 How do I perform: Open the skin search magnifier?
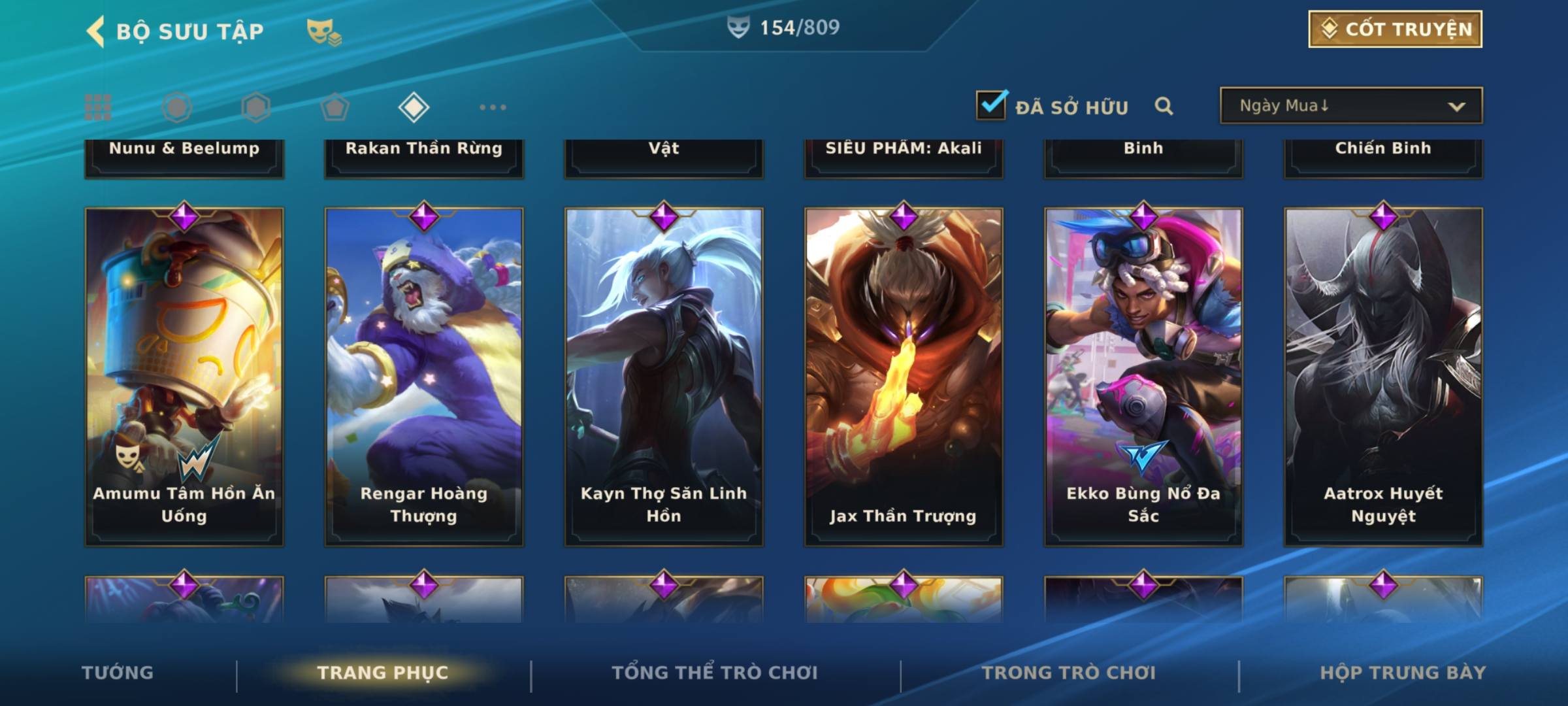[1164, 106]
